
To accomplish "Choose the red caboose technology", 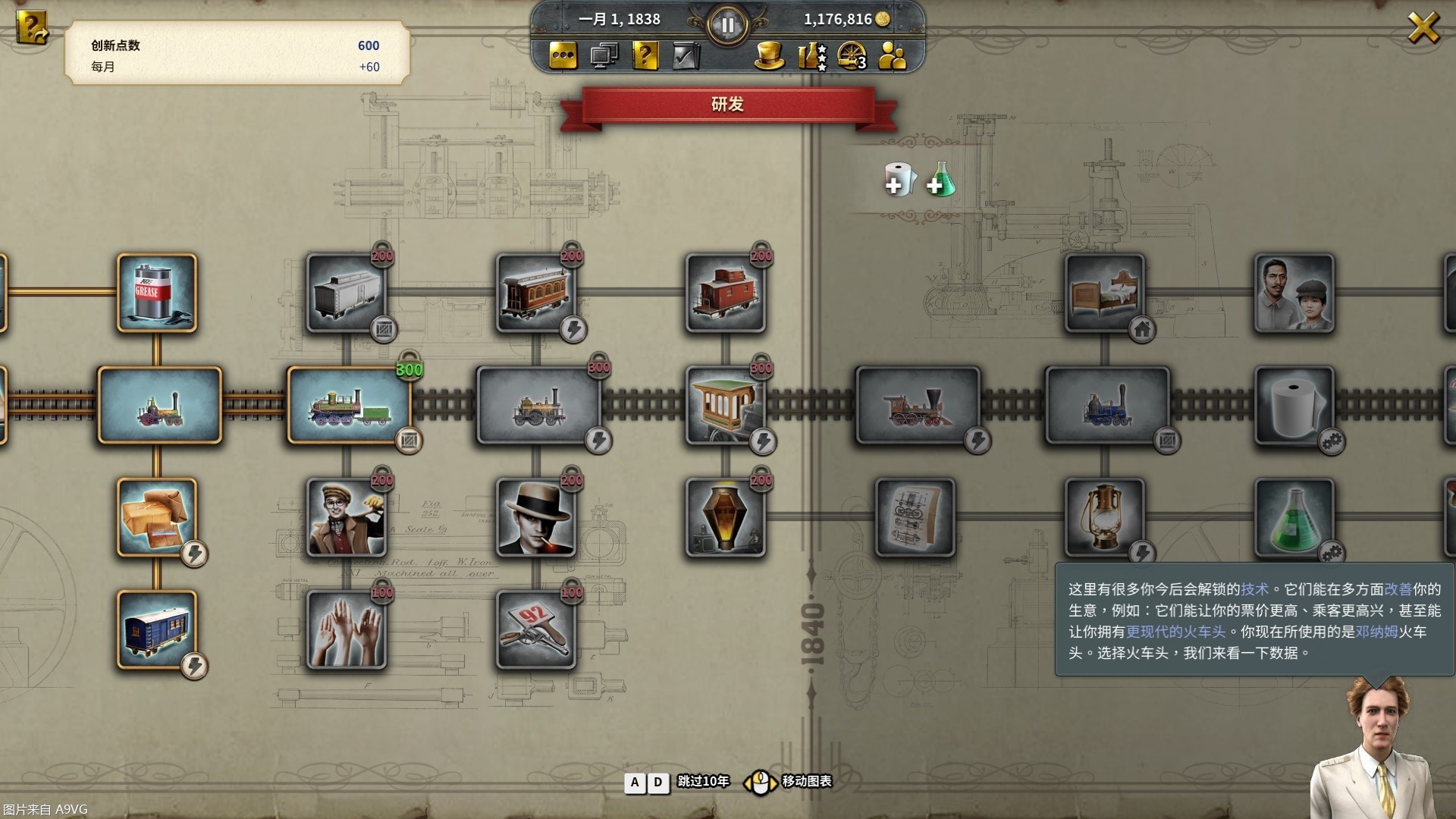I will 726,293.
